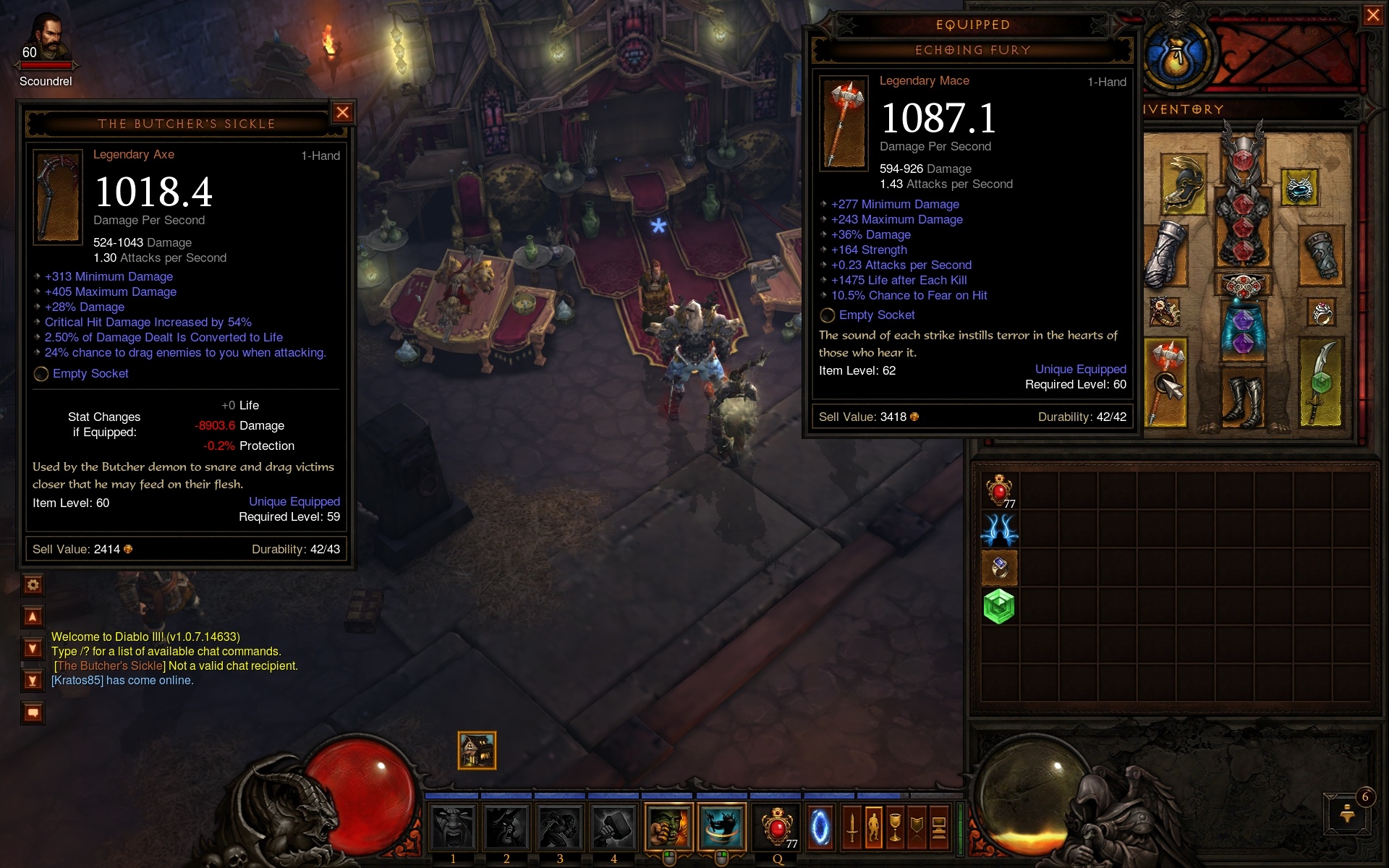Jump chat log to the bottom
The image size is (1389, 868).
pyautogui.click(x=33, y=680)
